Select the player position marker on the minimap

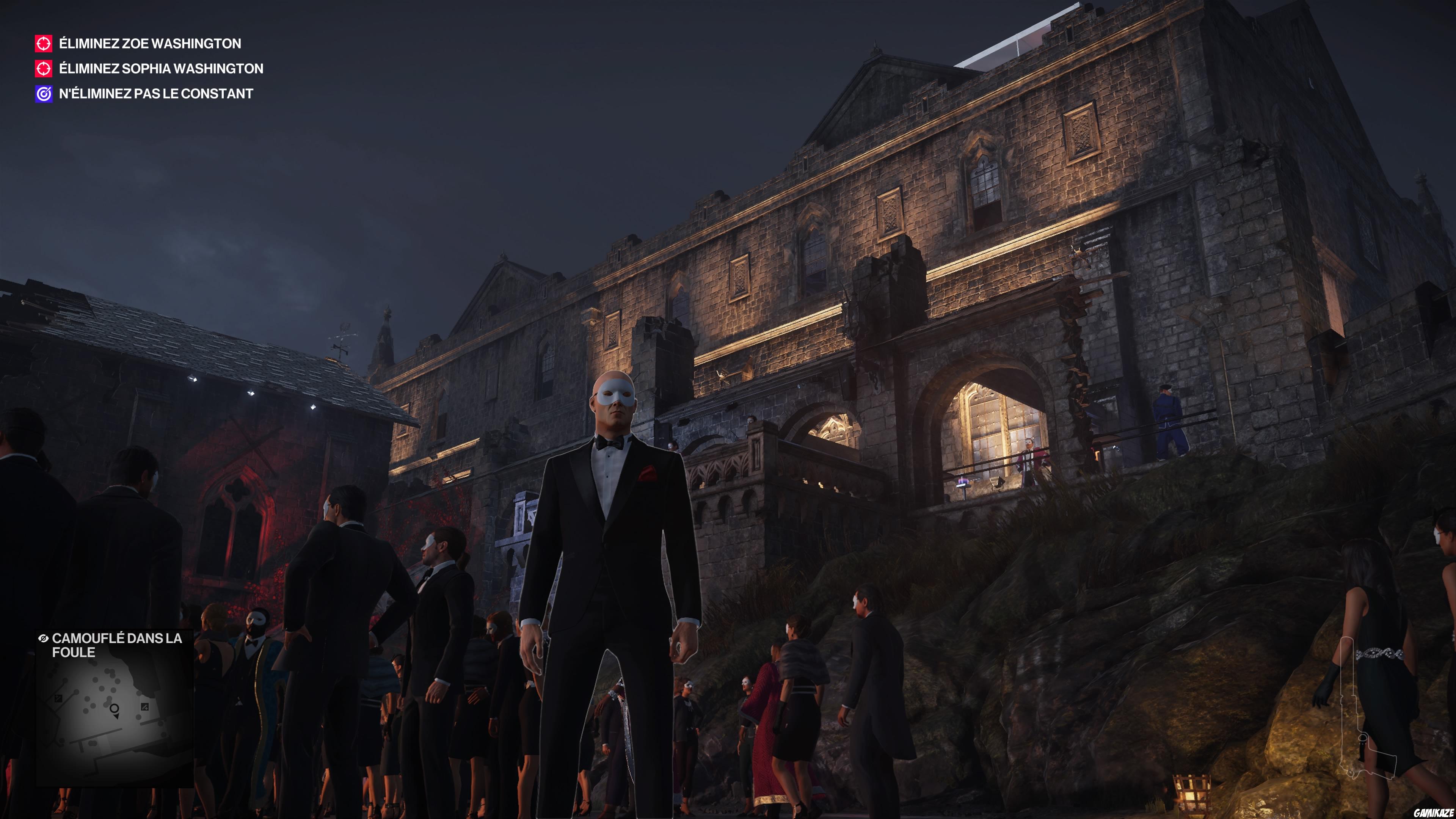114,710
